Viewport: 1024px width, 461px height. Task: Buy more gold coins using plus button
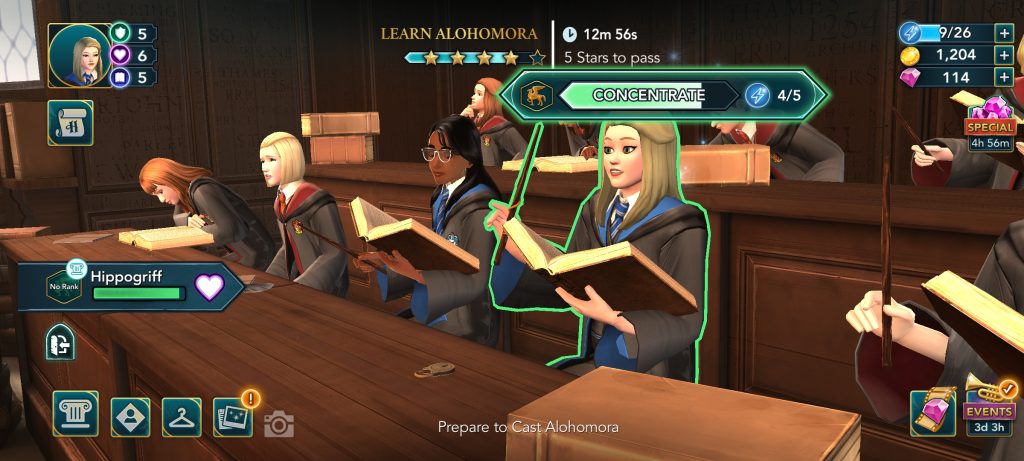[1004, 55]
